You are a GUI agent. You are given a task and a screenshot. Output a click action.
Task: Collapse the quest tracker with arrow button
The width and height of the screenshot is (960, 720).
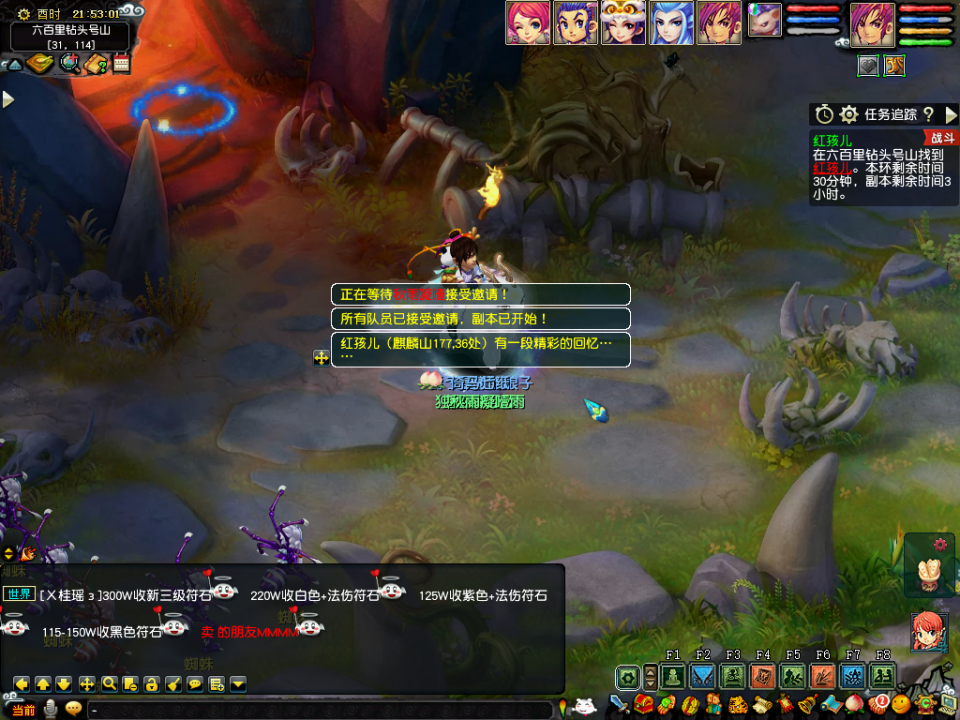950,114
